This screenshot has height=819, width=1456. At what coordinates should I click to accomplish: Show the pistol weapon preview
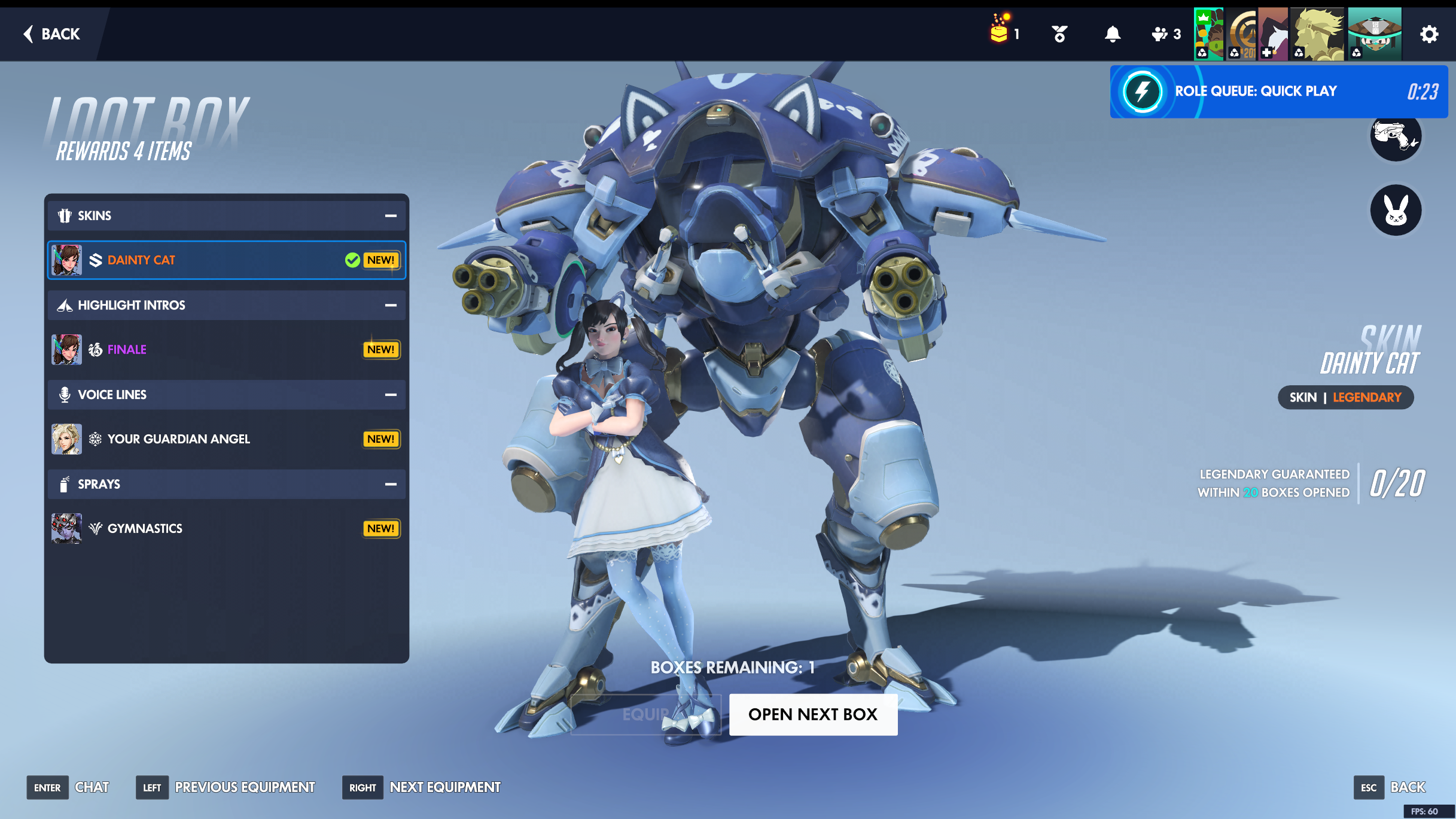(x=1395, y=136)
